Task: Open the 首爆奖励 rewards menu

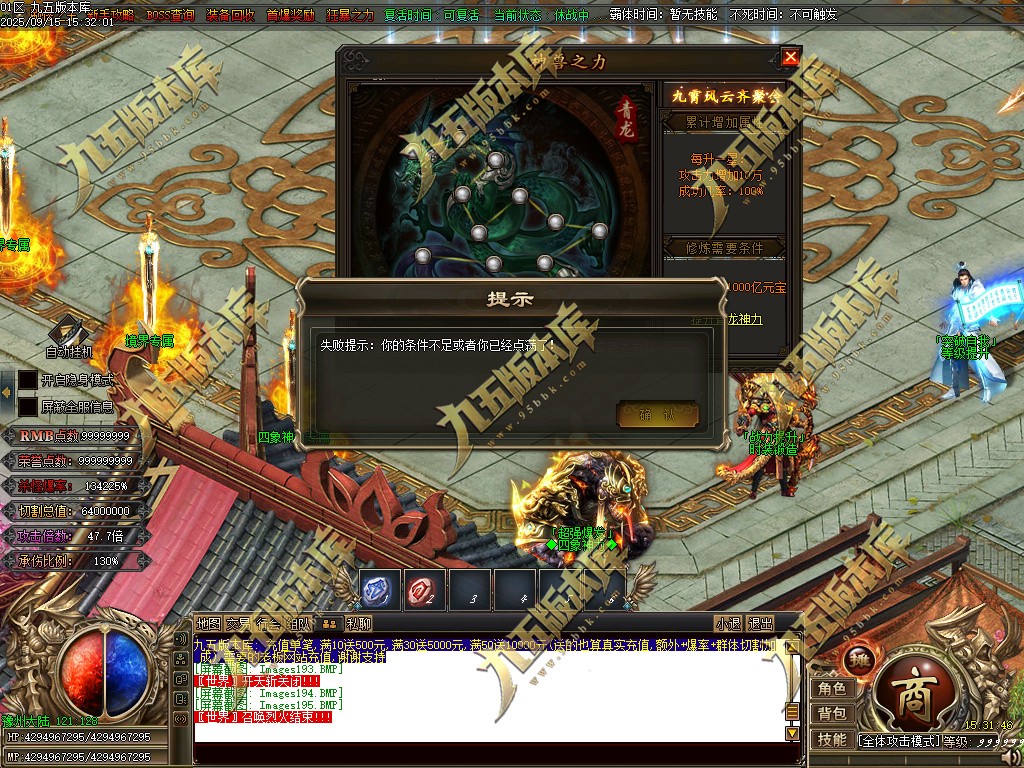Action: click(291, 16)
